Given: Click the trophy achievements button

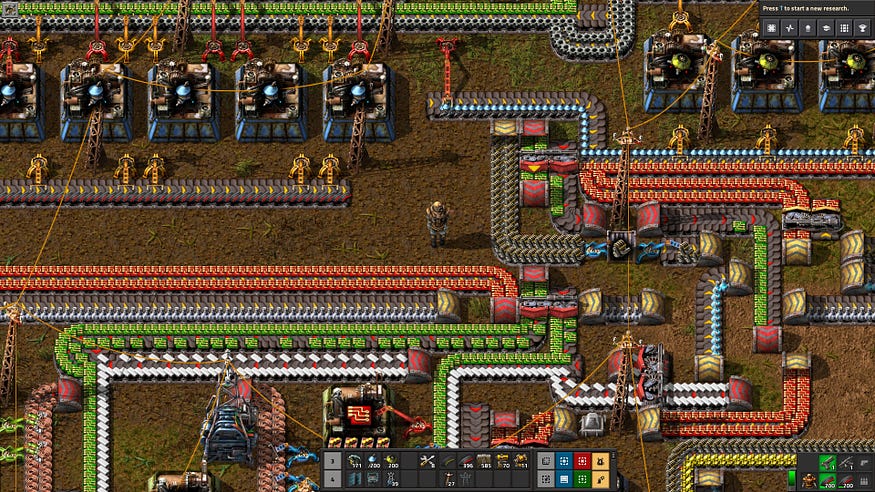Looking at the screenshot, I should (862, 29).
